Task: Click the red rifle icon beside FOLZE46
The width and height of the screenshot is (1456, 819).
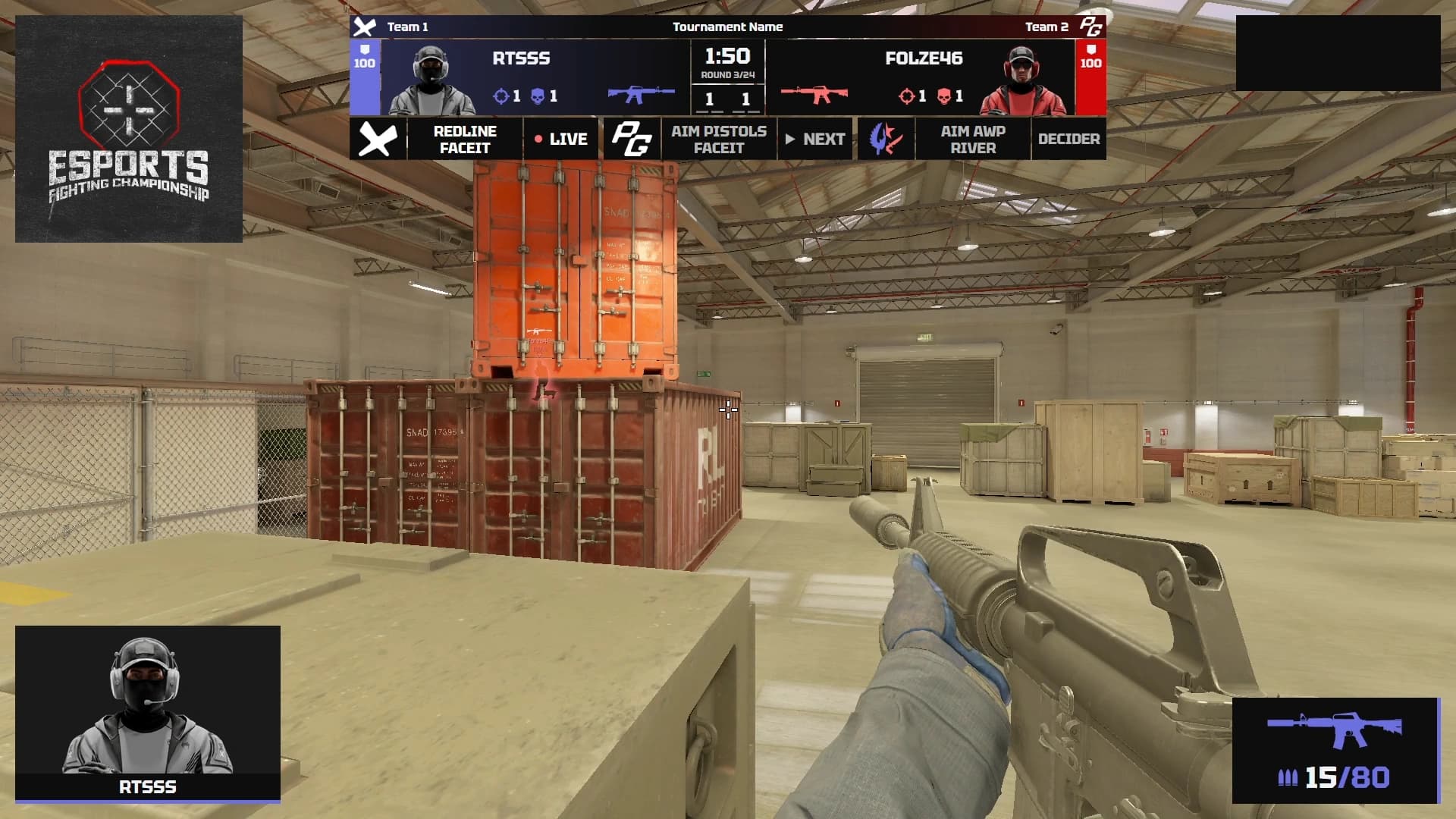Action: pos(814,95)
